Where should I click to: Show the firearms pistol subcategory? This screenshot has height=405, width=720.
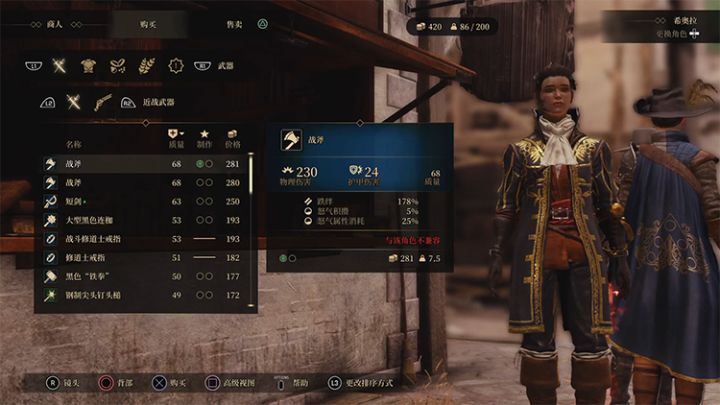100,101
